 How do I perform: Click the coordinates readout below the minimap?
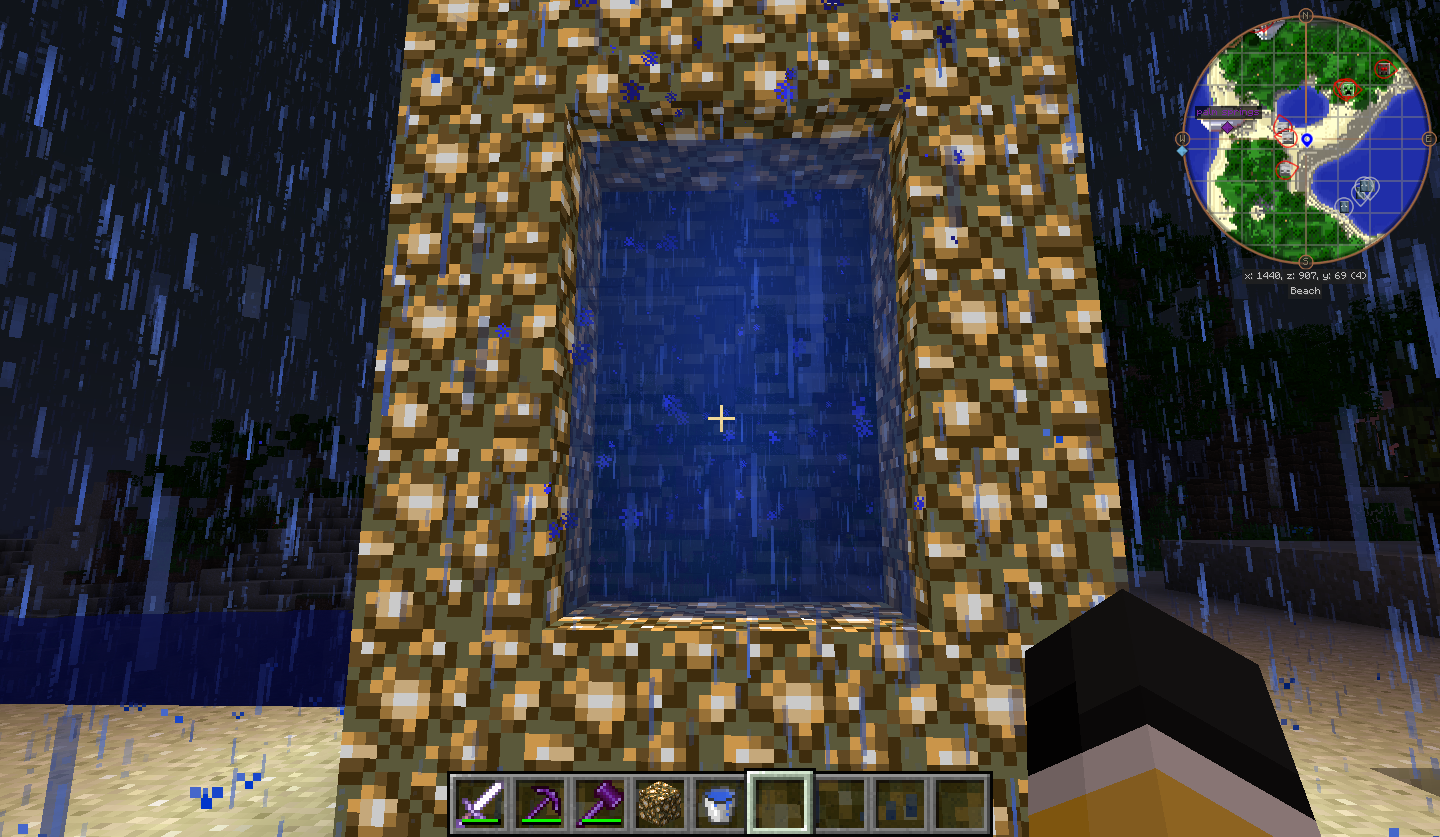1305,276
